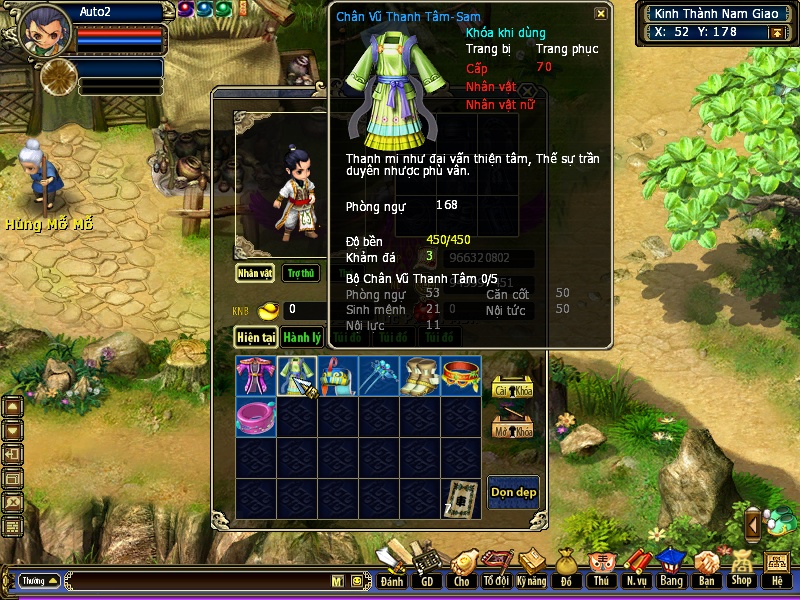Open the Shop from the bottom bar

click(741, 571)
